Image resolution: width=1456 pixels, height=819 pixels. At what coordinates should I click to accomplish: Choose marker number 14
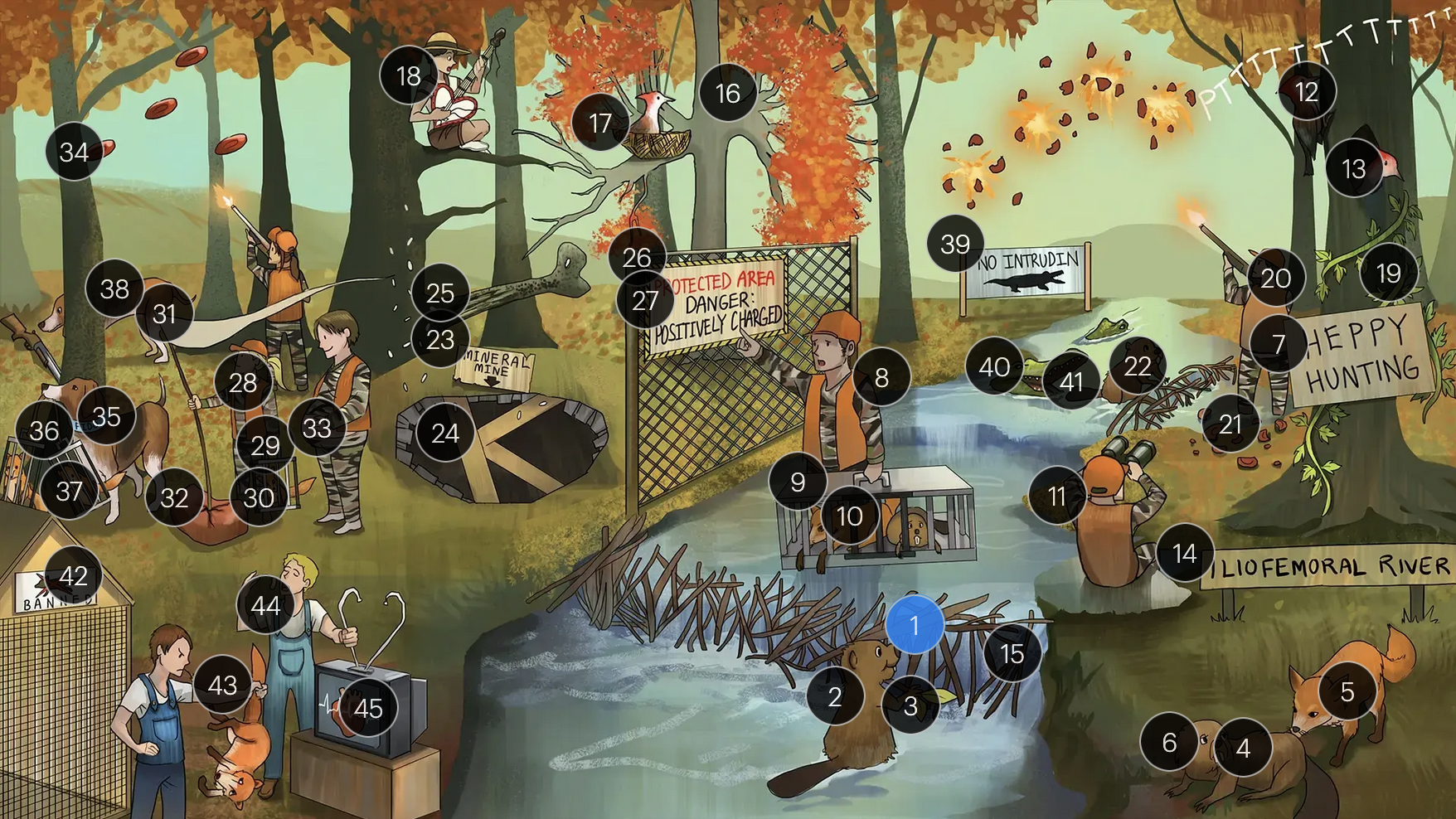coord(1185,553)
